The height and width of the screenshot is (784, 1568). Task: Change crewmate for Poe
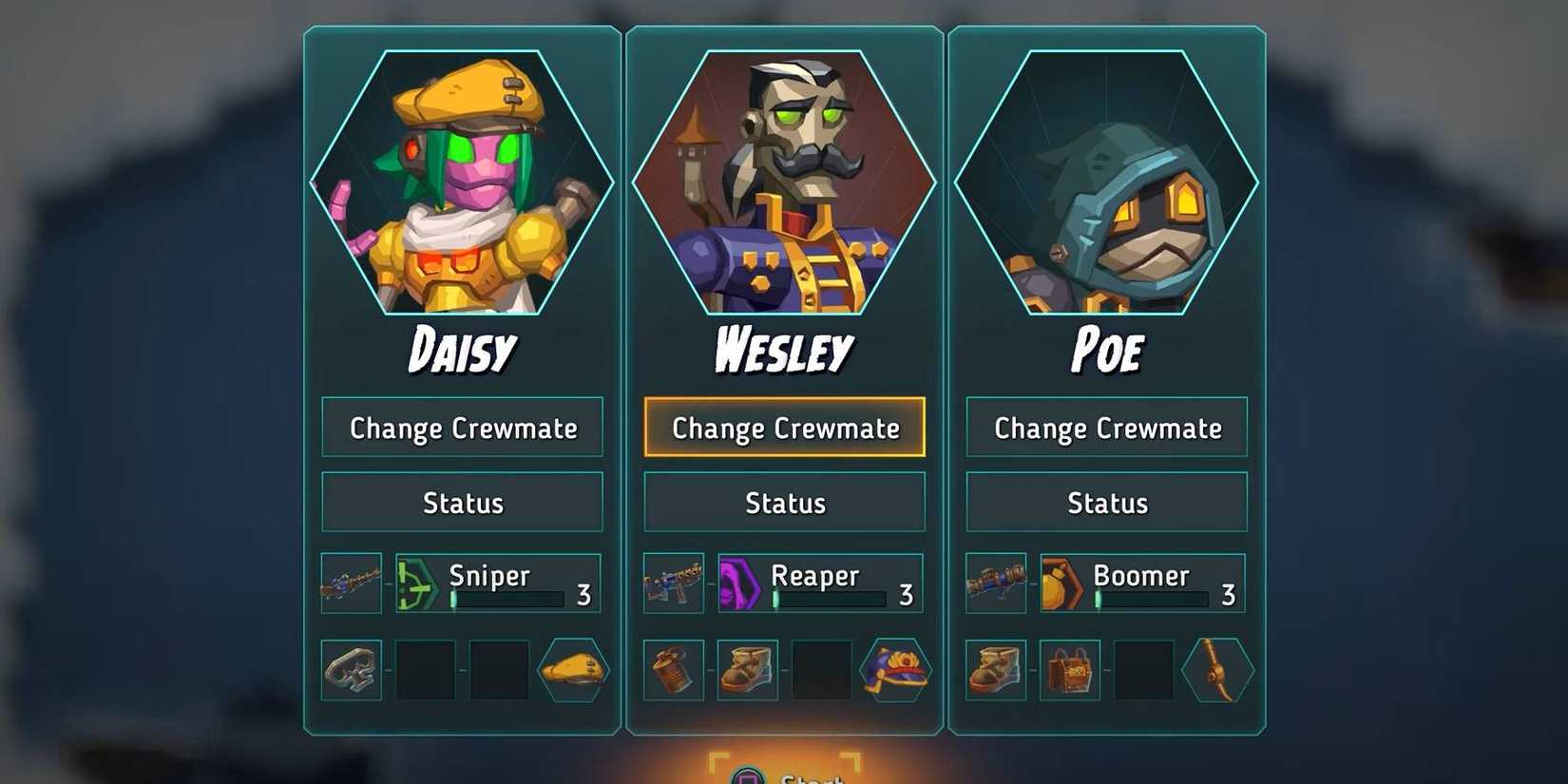pos(1107,428)
